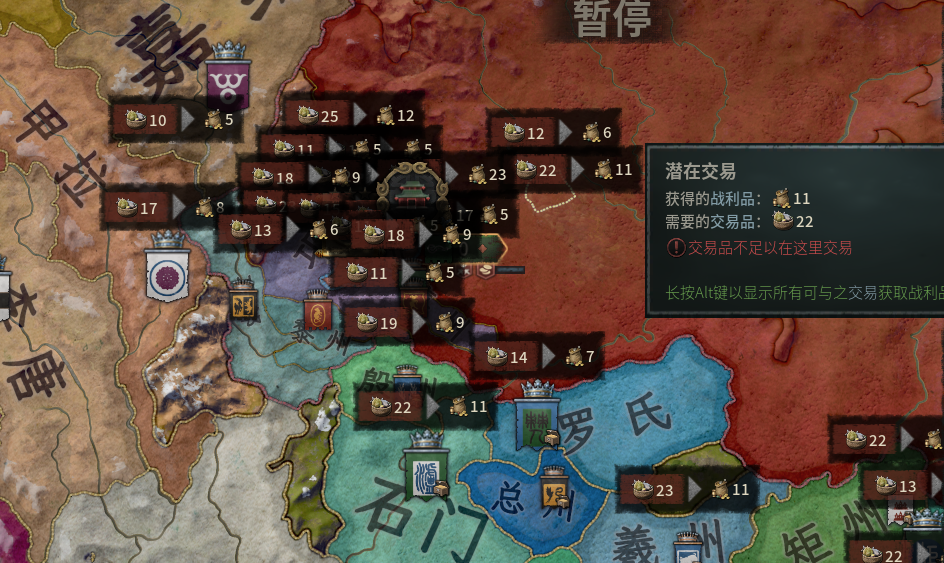Open the crowned purple coat of arms banner
Viewport: 944px width, 563px height.
pos(229,79)
